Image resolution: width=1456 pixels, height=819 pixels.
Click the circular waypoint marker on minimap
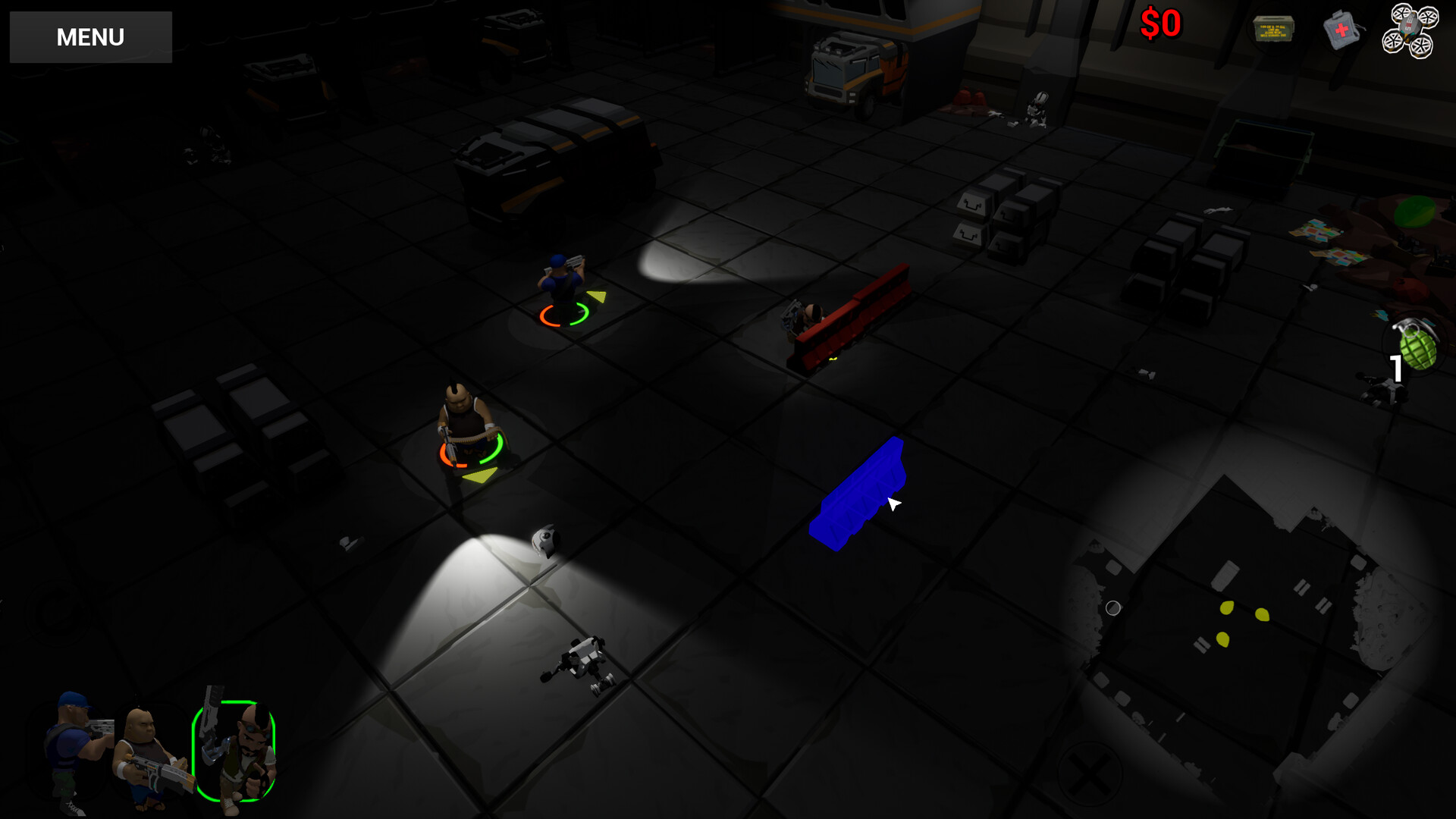pos(1115,607)
